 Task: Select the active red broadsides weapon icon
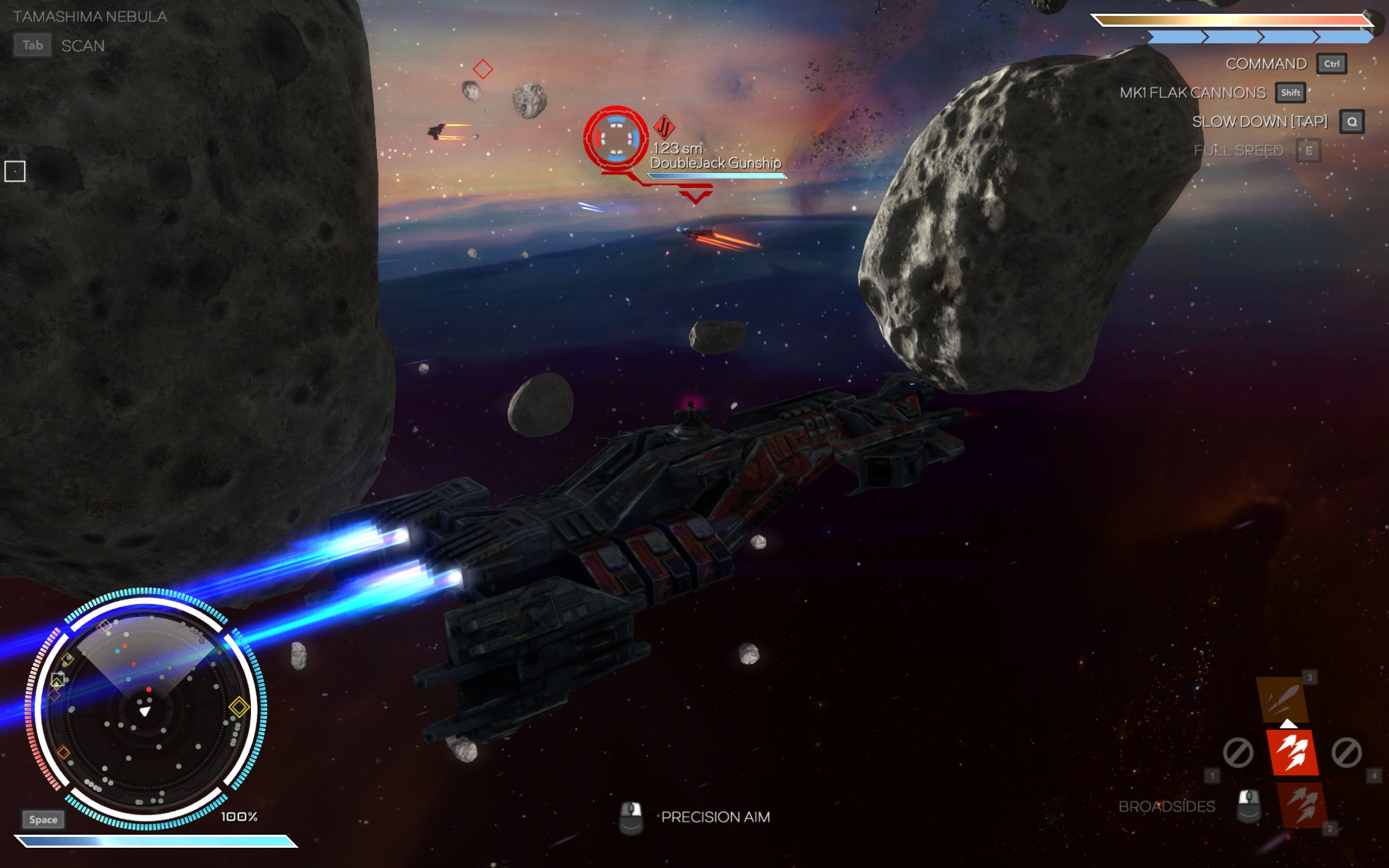1292,752
